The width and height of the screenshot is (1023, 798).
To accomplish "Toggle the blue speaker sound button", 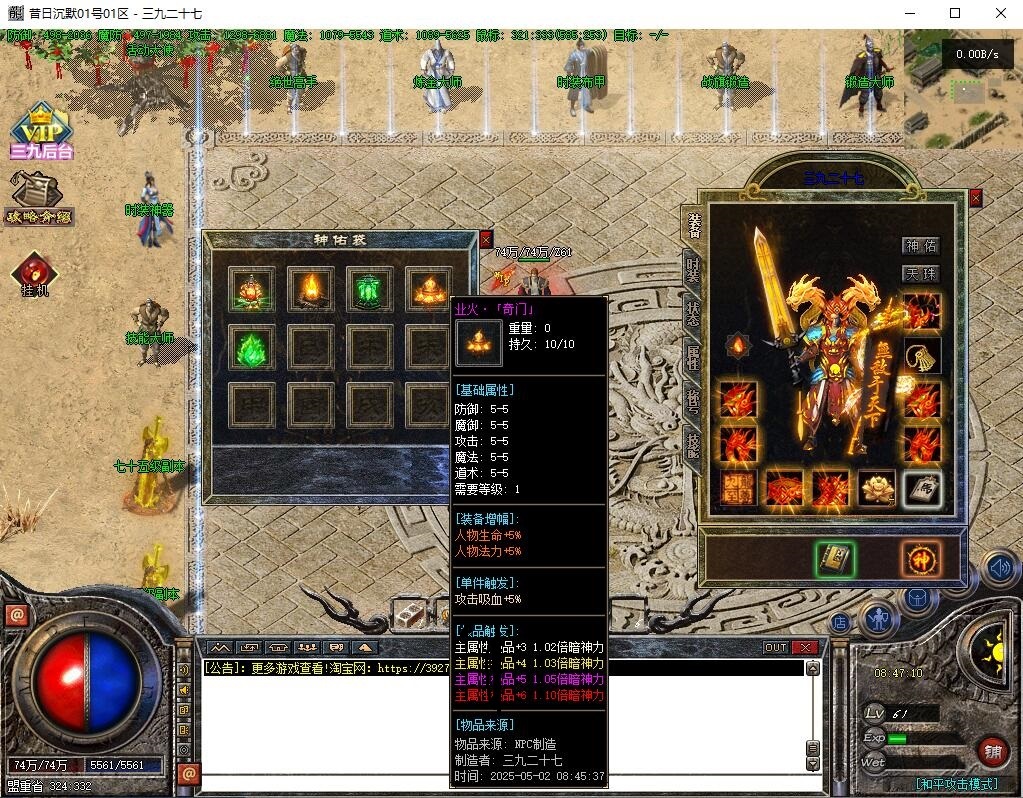I will [x=998, y=569].
